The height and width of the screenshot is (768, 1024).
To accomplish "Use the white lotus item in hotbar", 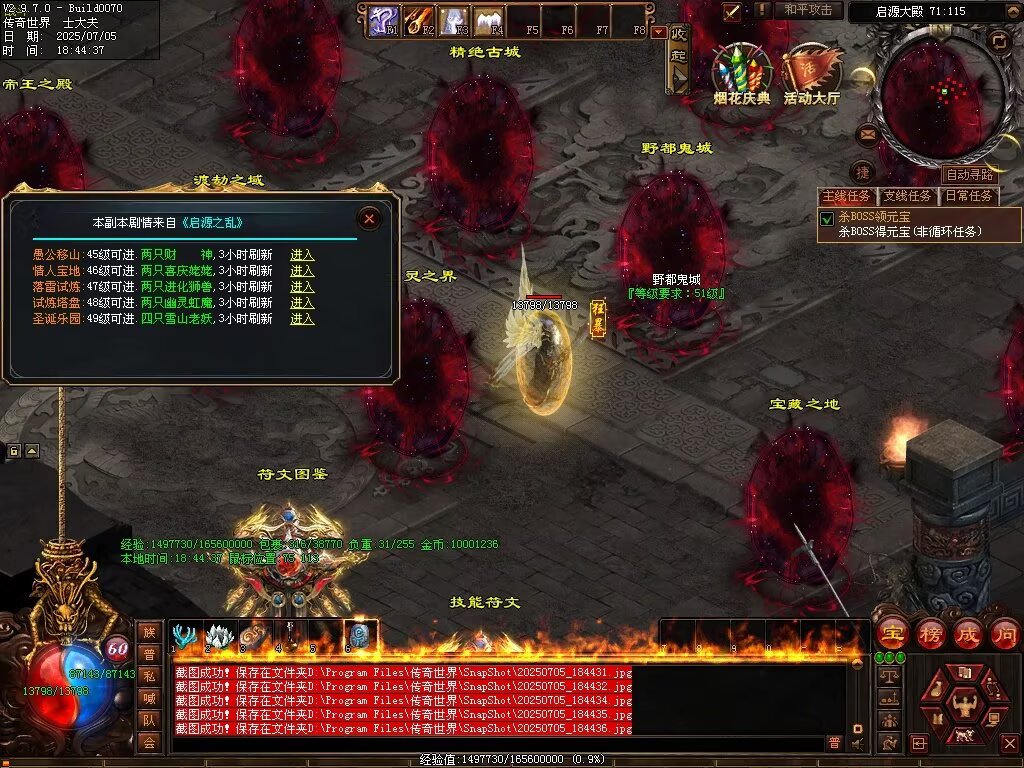I will (219, 635).
